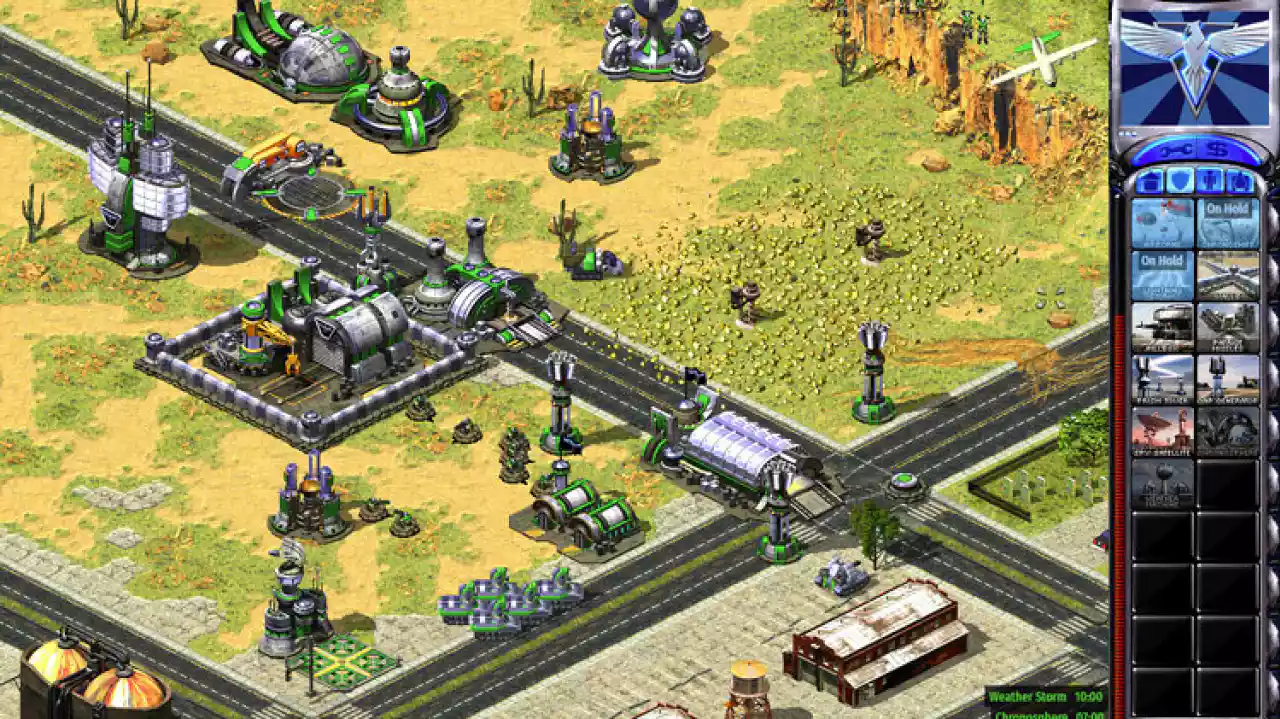Build a Gap Generator
1280x719 pixels.
pyautogui.click(x=1227, y=379)
